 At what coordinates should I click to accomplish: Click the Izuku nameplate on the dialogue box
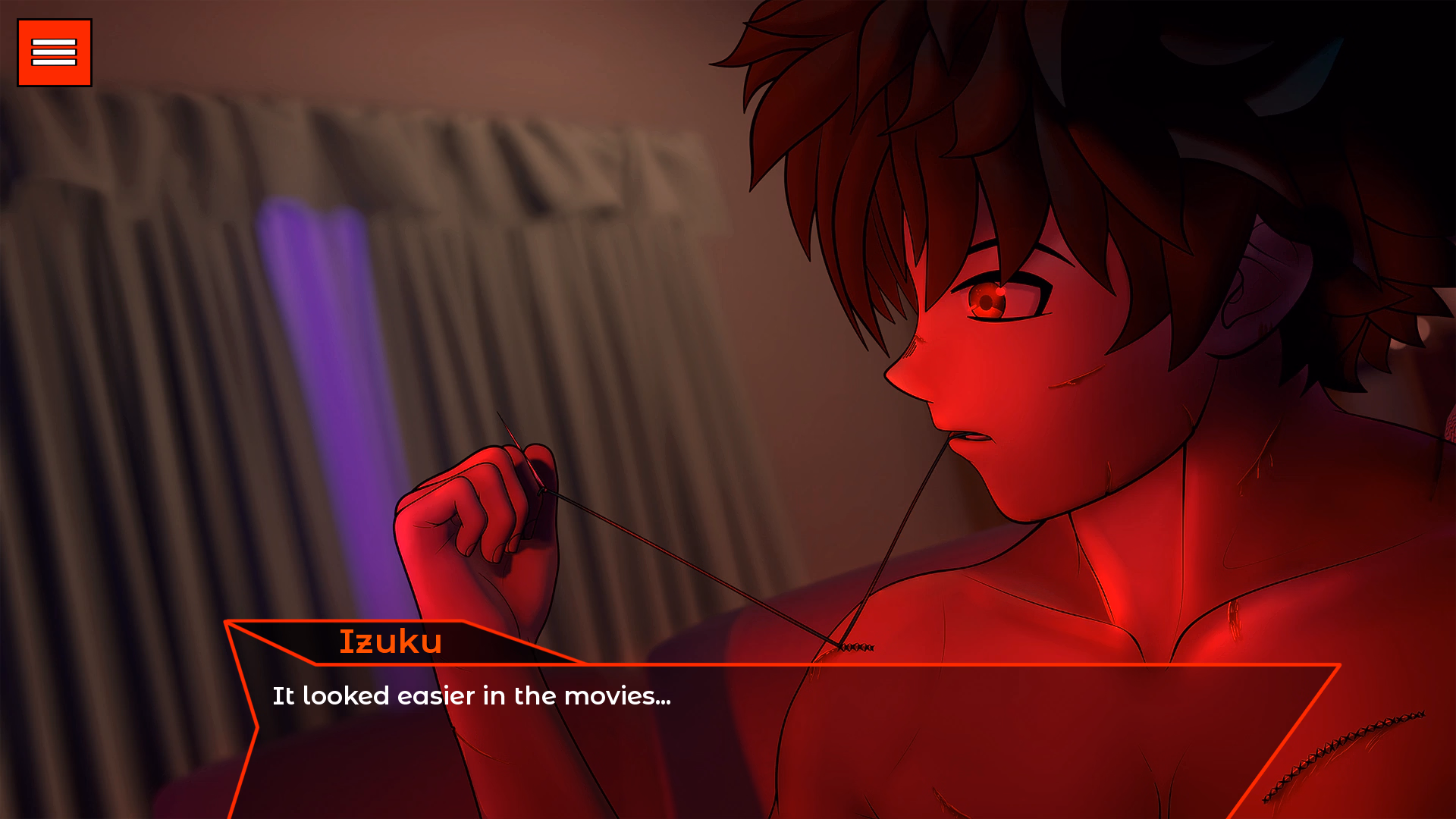point(391,642)
